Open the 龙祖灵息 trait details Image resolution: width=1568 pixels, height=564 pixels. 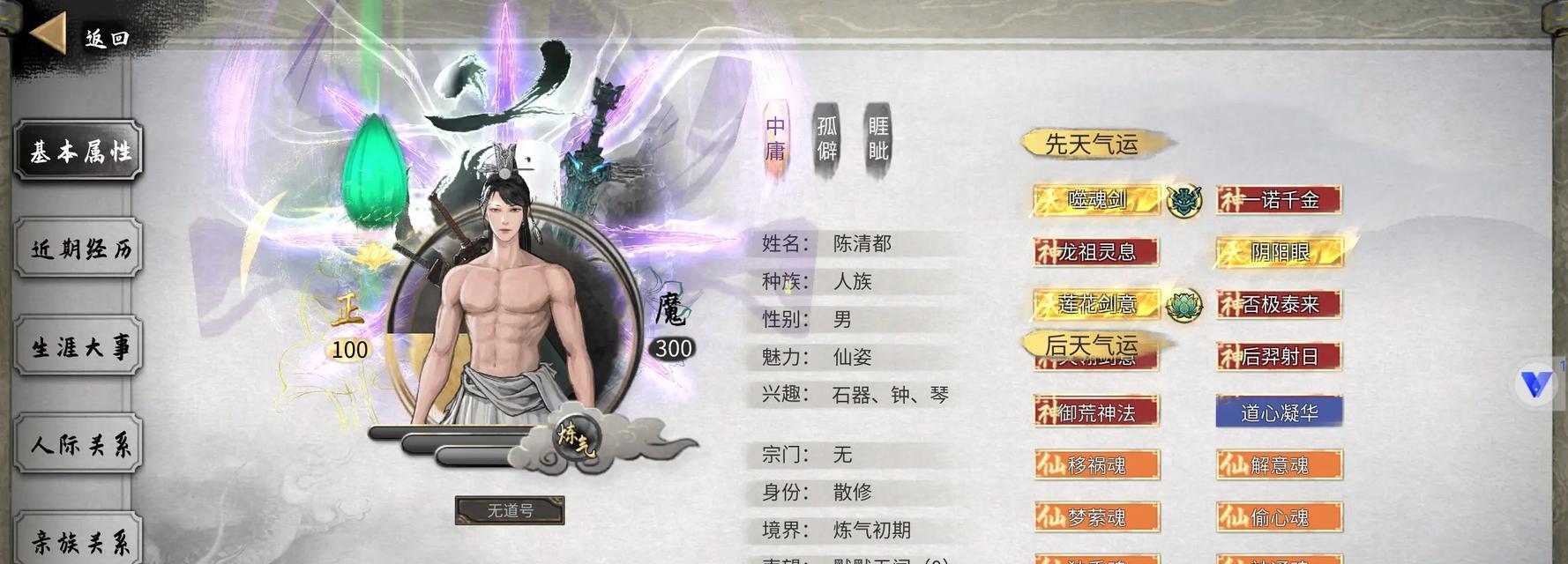click(1097, 253)
